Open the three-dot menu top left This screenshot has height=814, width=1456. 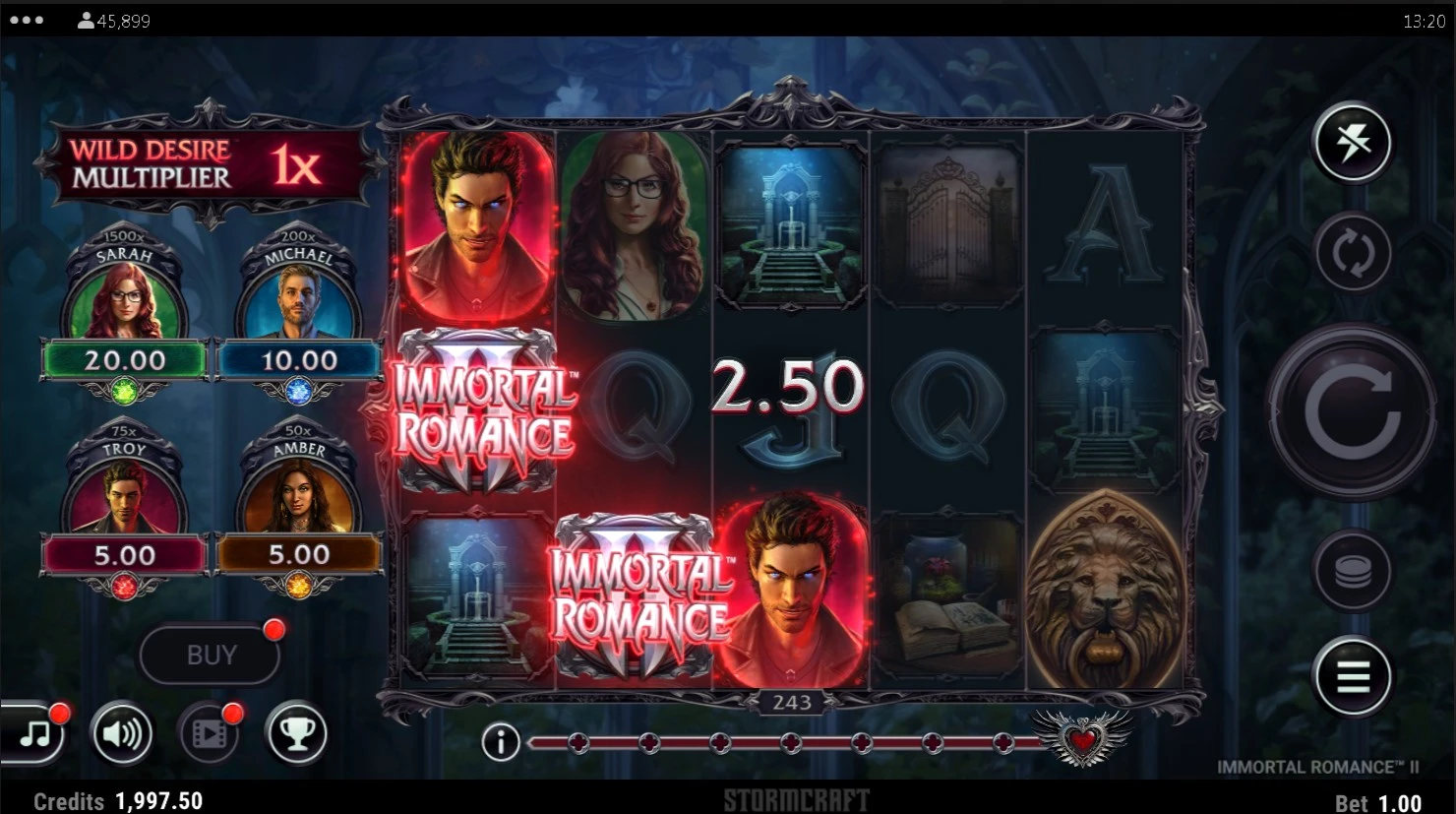(26, 18)
